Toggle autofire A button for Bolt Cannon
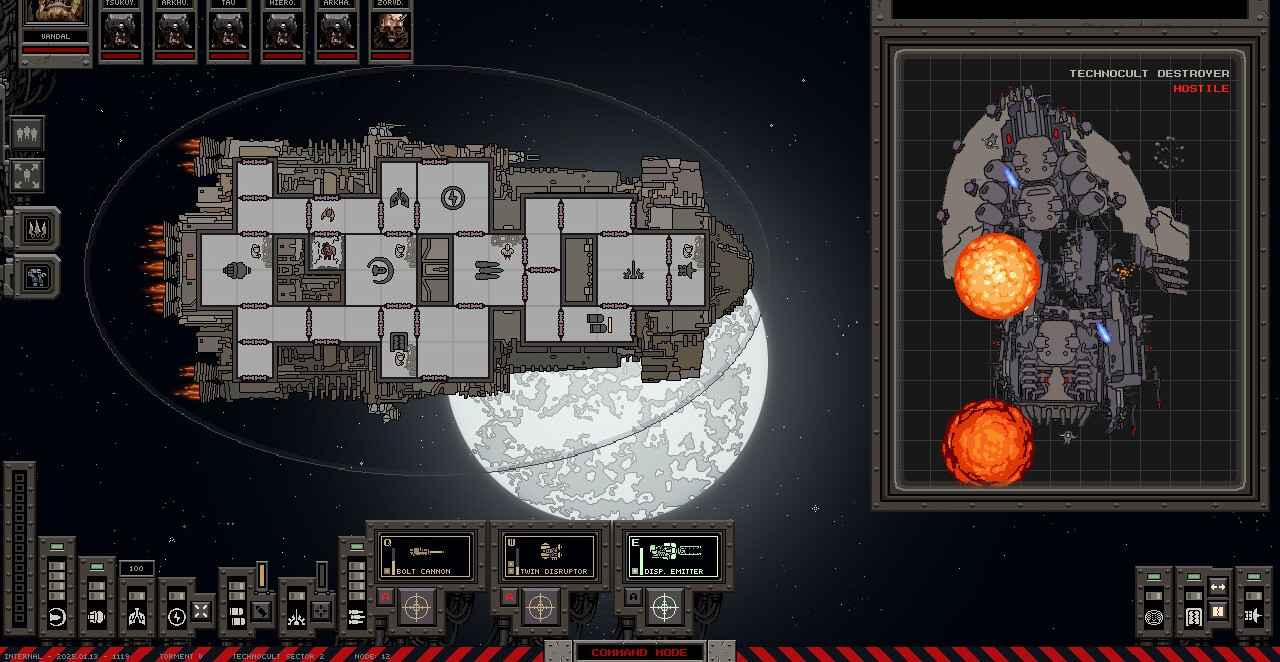 click(x=385, y=597)
